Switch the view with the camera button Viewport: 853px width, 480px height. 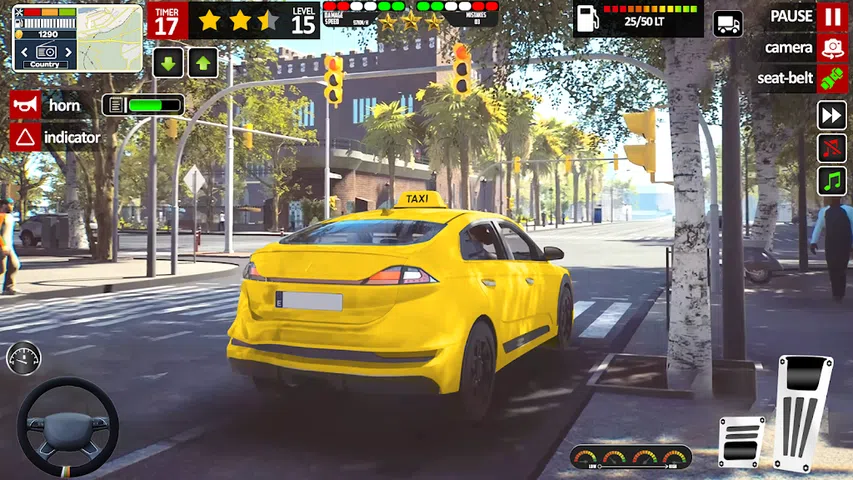point(831,48)
